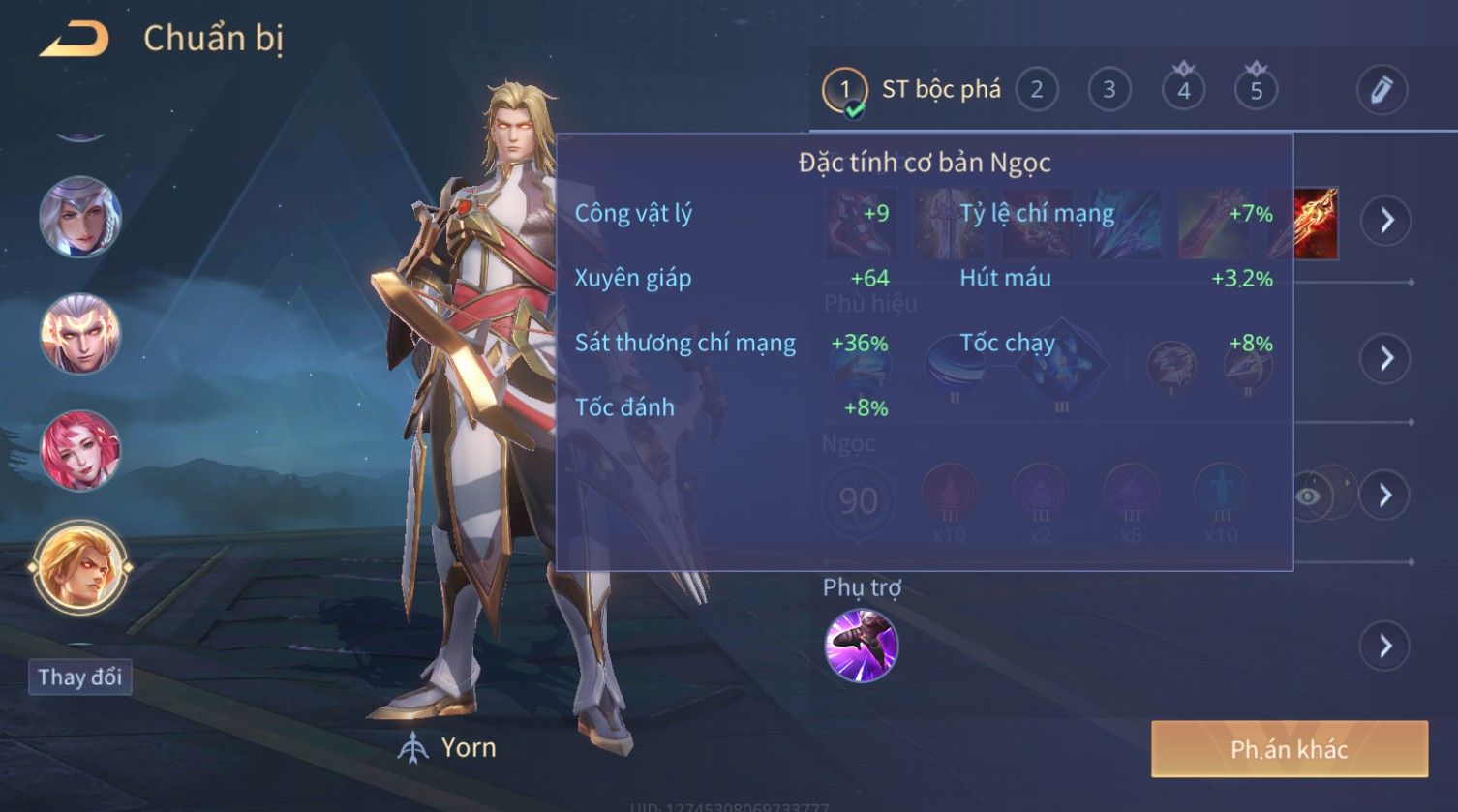Open preset tab 5

(1256, 91)
